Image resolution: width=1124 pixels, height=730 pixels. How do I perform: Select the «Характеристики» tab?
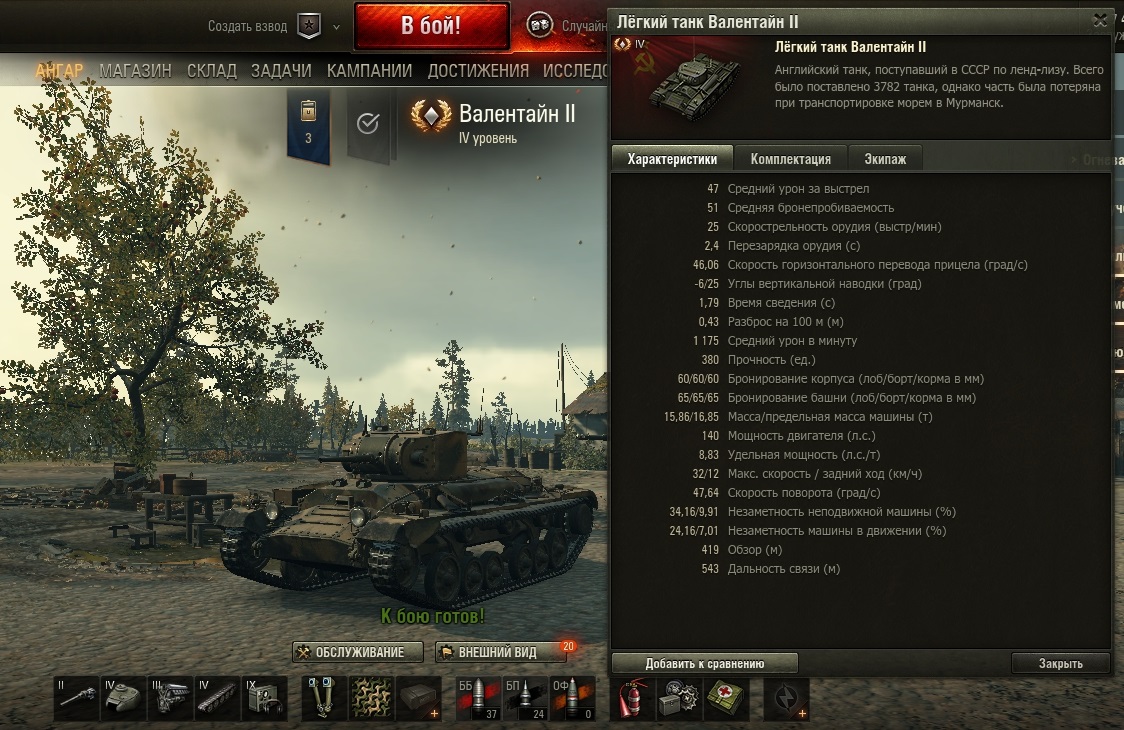[672, 159]
